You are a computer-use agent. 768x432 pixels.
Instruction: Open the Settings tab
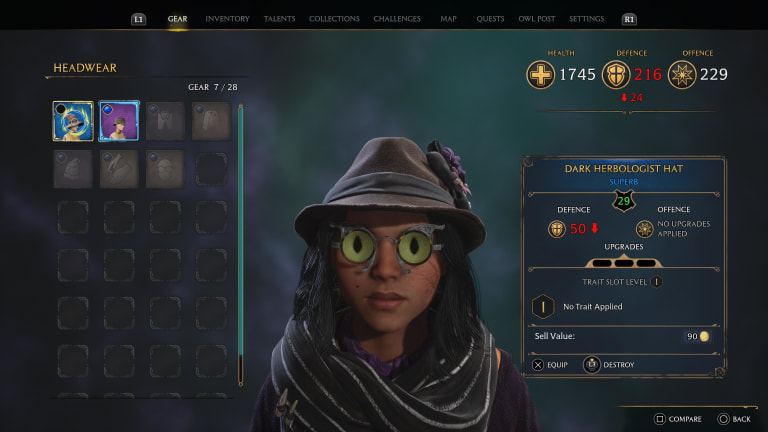tap(586, 19)
